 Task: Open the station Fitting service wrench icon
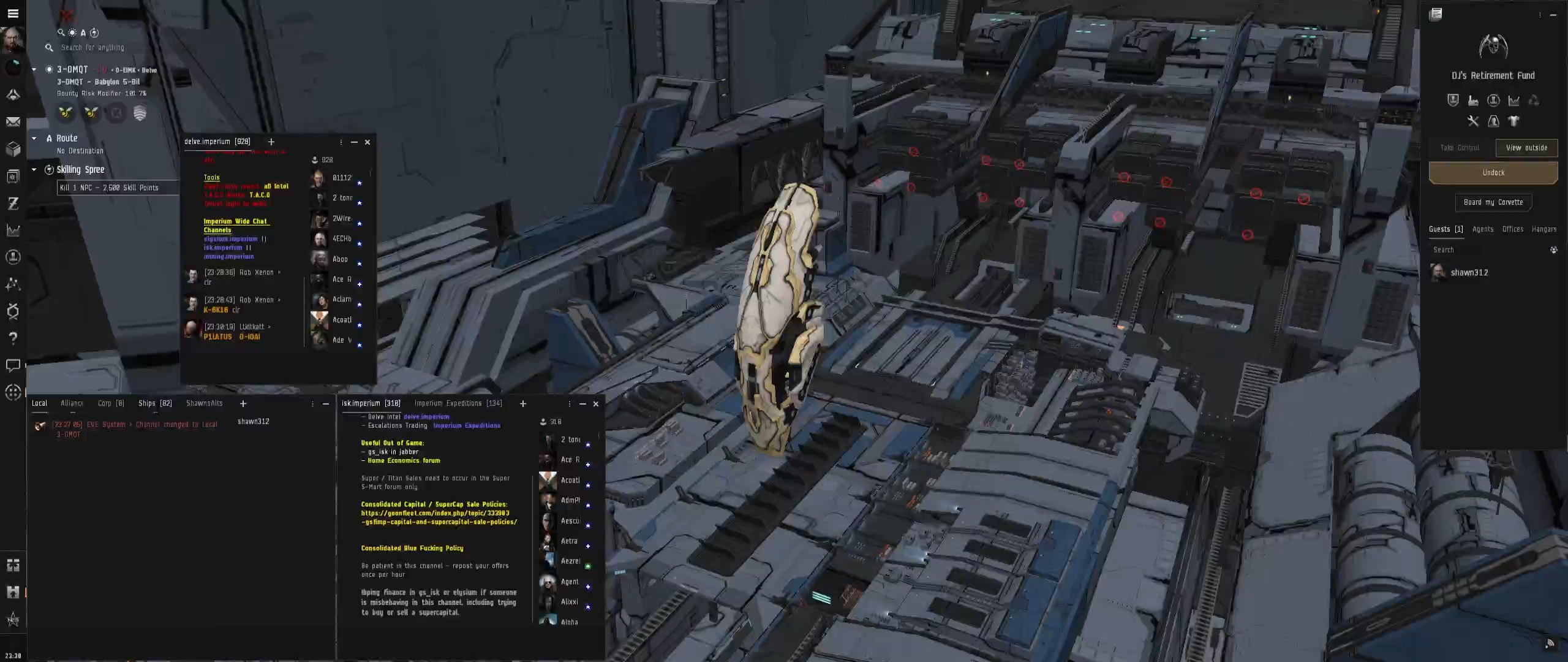1473,121
